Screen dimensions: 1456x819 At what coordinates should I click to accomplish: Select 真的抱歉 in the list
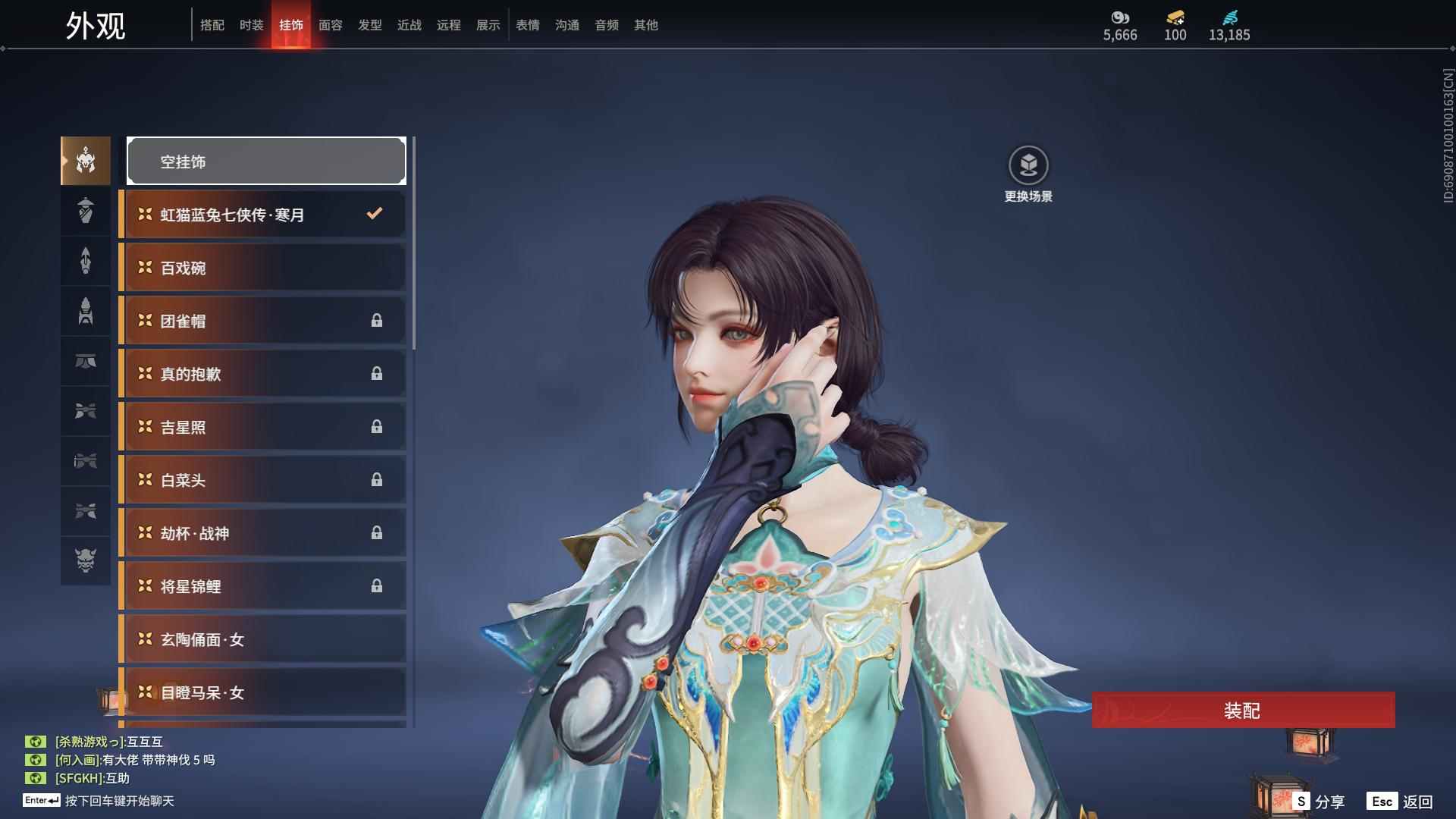tap(263, 374)
